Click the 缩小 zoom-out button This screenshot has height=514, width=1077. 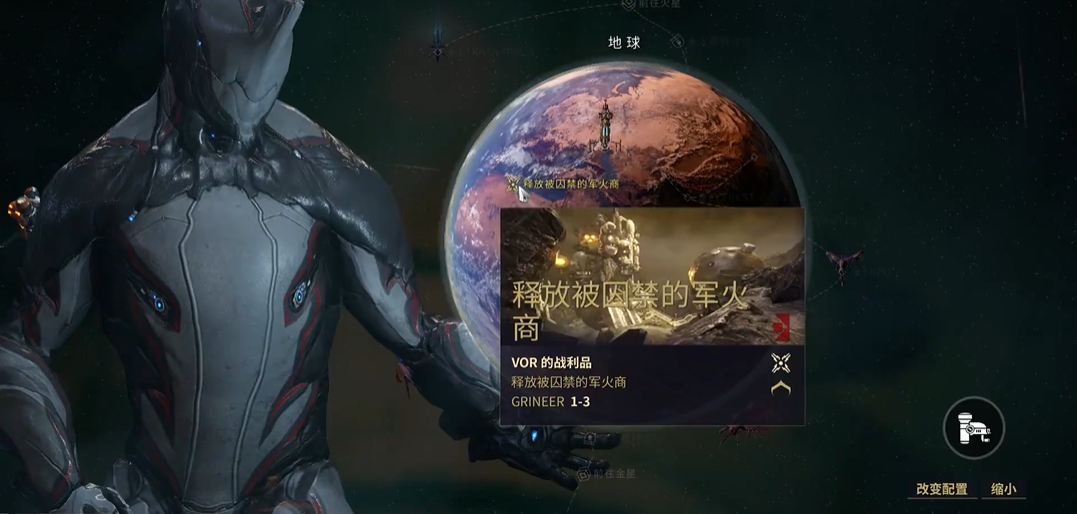point(1003,489)
